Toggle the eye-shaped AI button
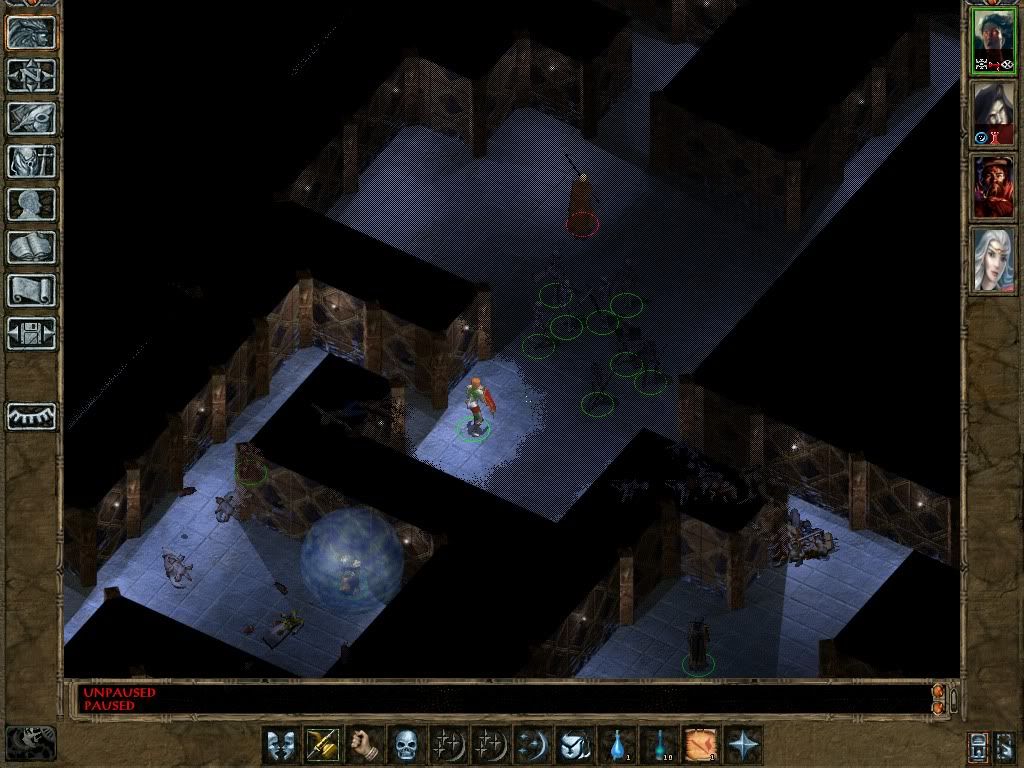 (31, 415)
